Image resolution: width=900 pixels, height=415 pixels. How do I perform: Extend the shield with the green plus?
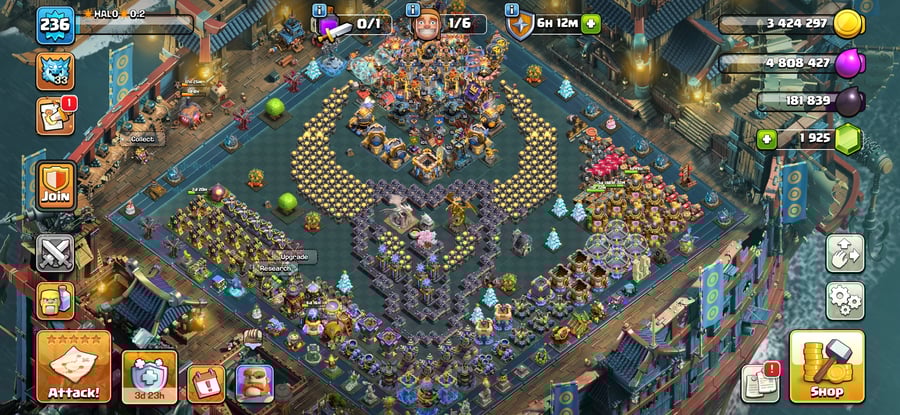(x=591, y=24)
